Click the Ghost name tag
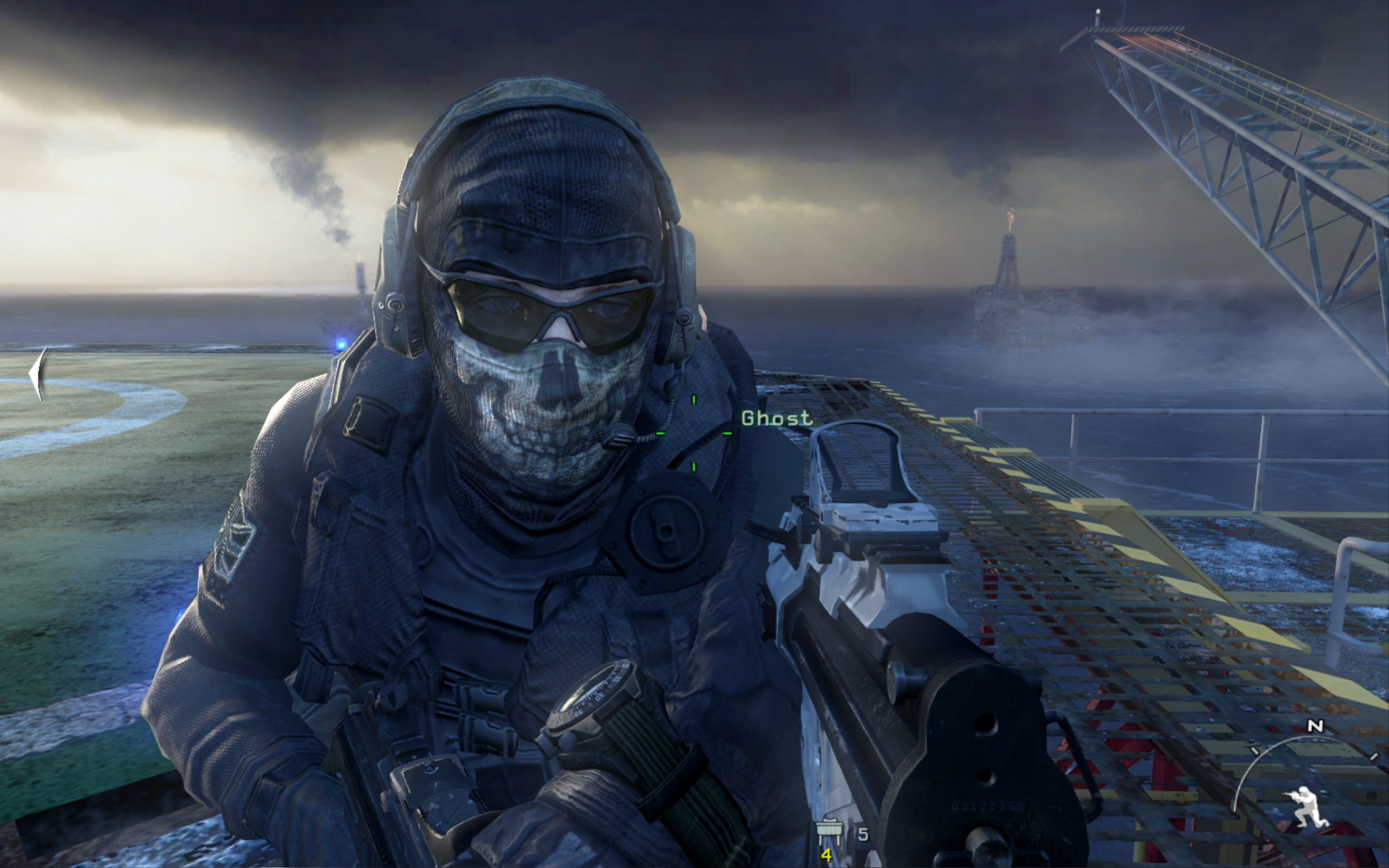1389x868 pixels. [x=776, y=418]
